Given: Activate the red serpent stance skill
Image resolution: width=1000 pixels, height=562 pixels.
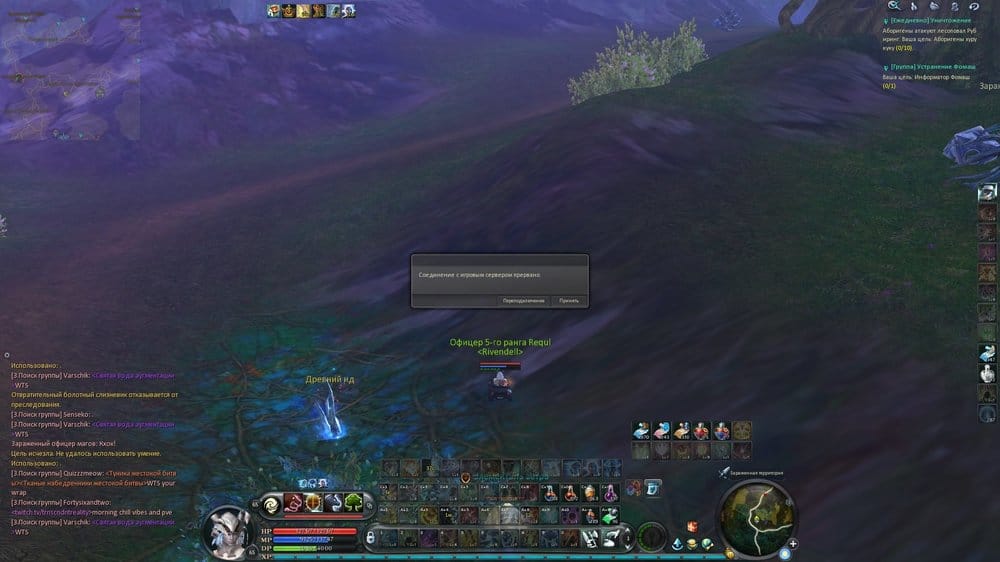Looking at the screenshot, I should 293,503.
